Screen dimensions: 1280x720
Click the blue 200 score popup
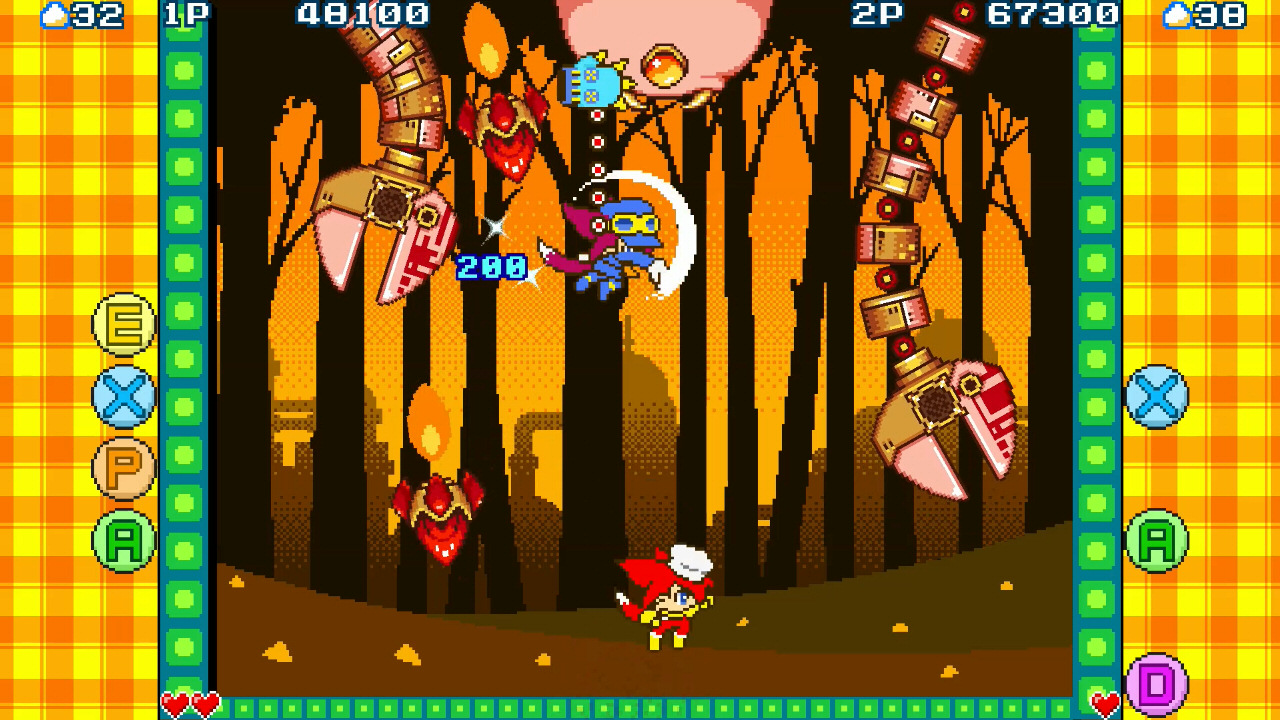(x=489, y=265)
